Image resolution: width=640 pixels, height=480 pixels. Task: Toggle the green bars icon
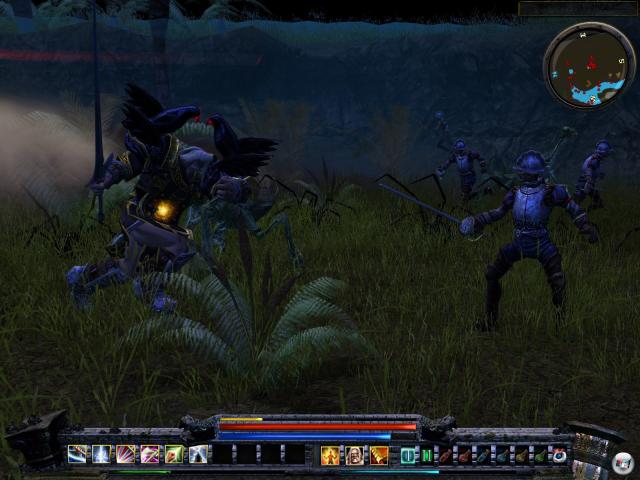tap(425, 456)
